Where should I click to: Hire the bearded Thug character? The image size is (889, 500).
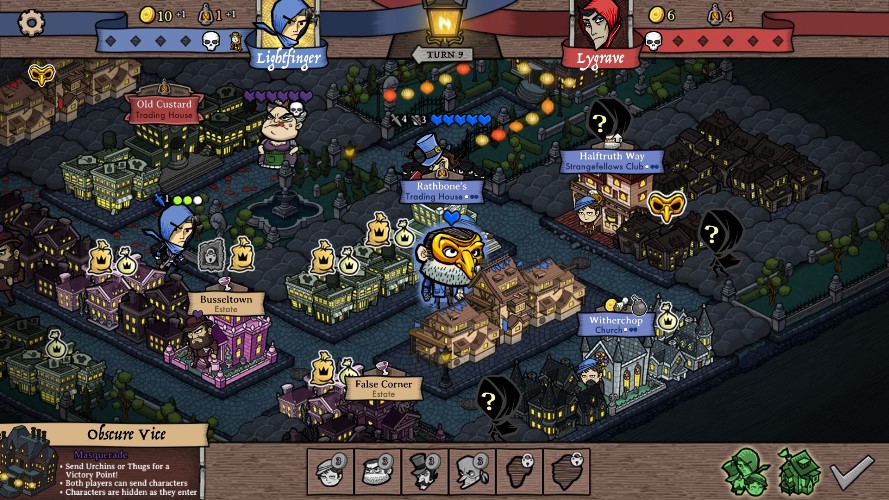pyautogui.click(x=376, y=469)
